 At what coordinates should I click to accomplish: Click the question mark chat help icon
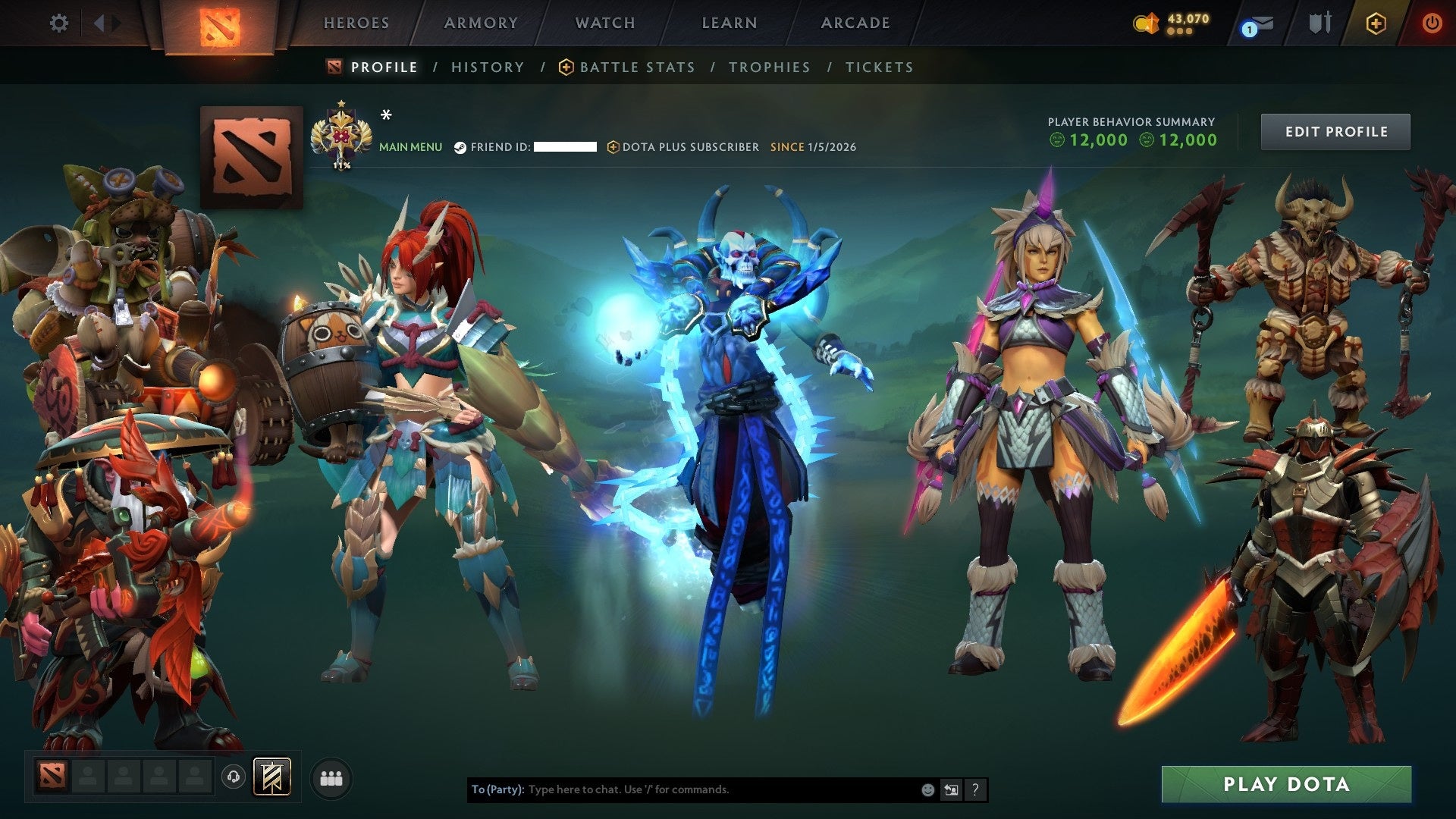pyautogui.click(x=974, y=789)
